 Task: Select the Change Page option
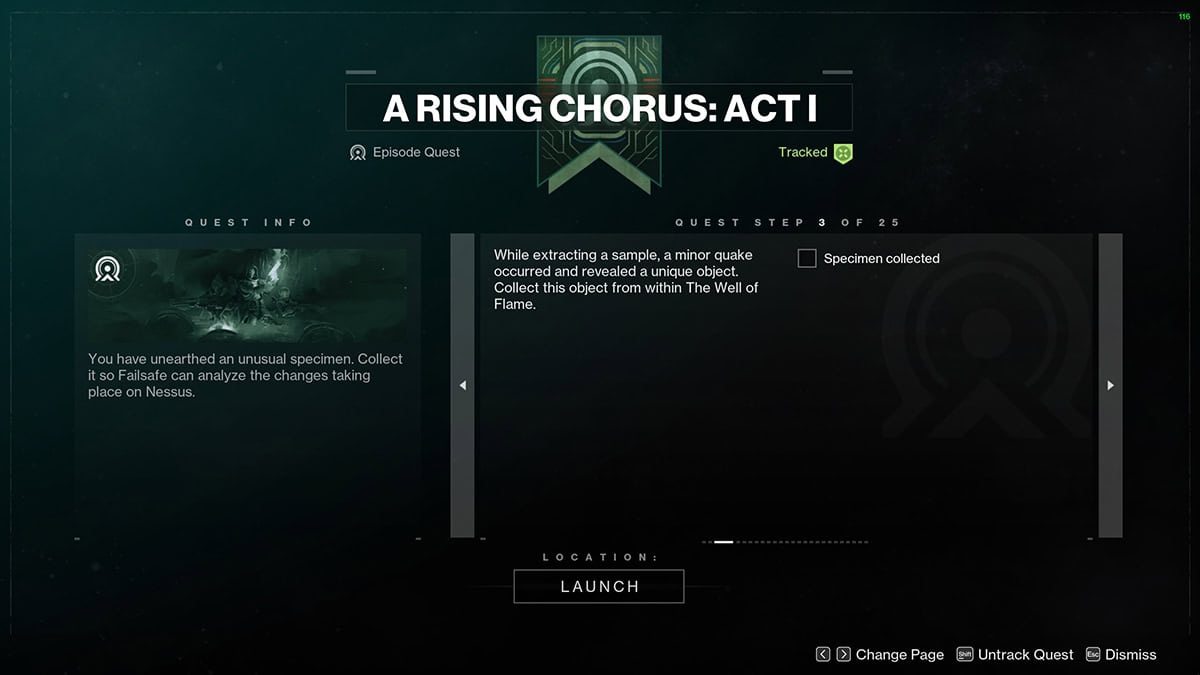pos(880,655)
